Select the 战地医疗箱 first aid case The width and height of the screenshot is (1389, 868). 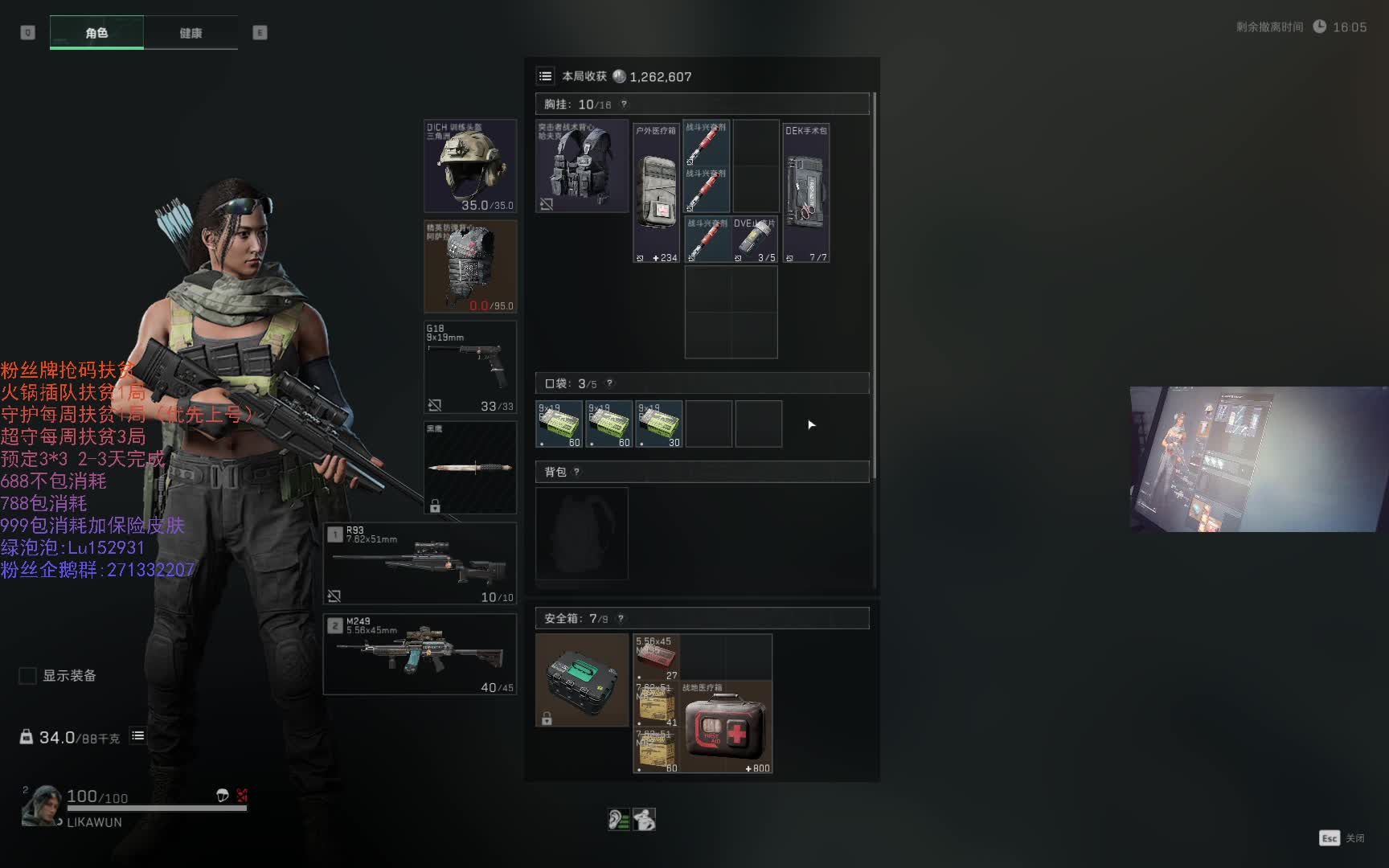pos(726,728)
